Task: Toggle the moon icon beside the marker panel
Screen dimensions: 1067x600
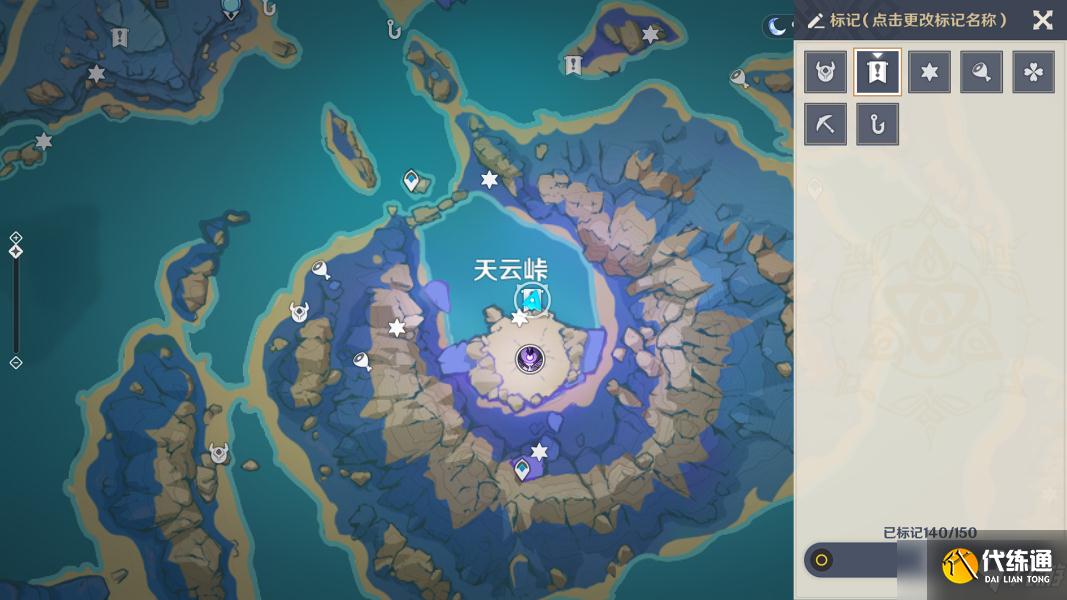Action: click(x=777, y=27)
